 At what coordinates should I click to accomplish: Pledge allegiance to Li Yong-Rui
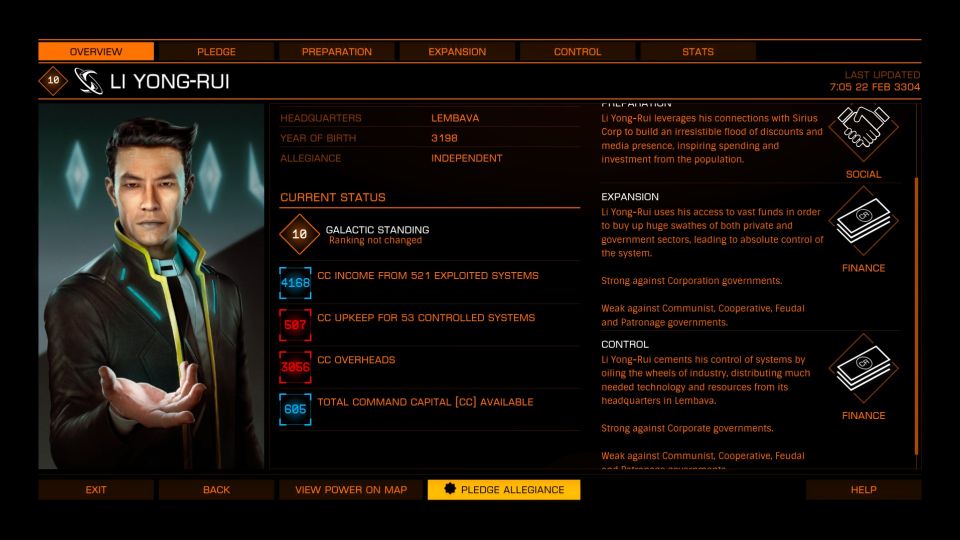pyautogui.click(x=503, y=490)
